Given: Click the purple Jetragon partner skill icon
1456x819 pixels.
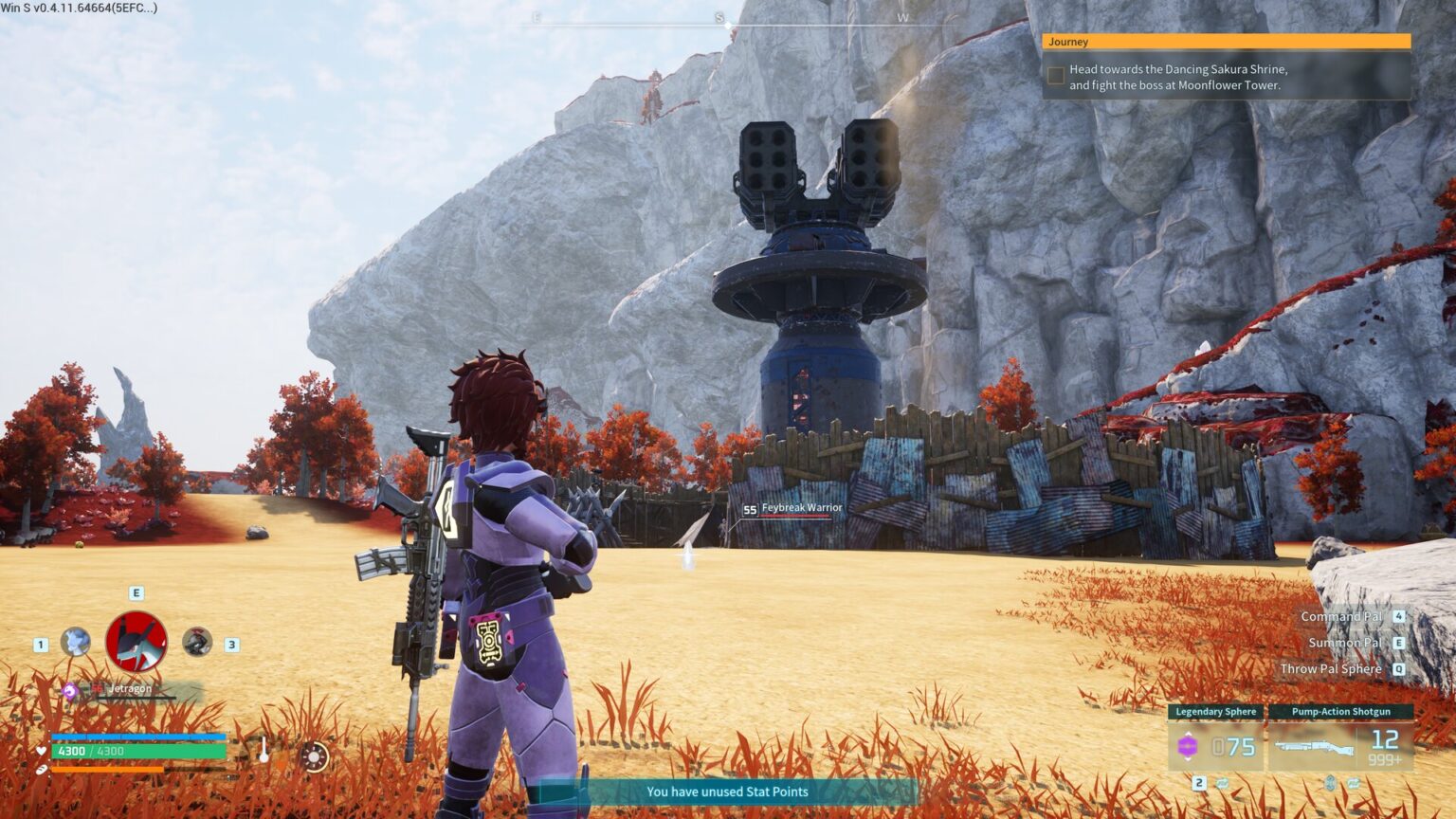Looking at the screenshot, I should click(x=70, y=691).
